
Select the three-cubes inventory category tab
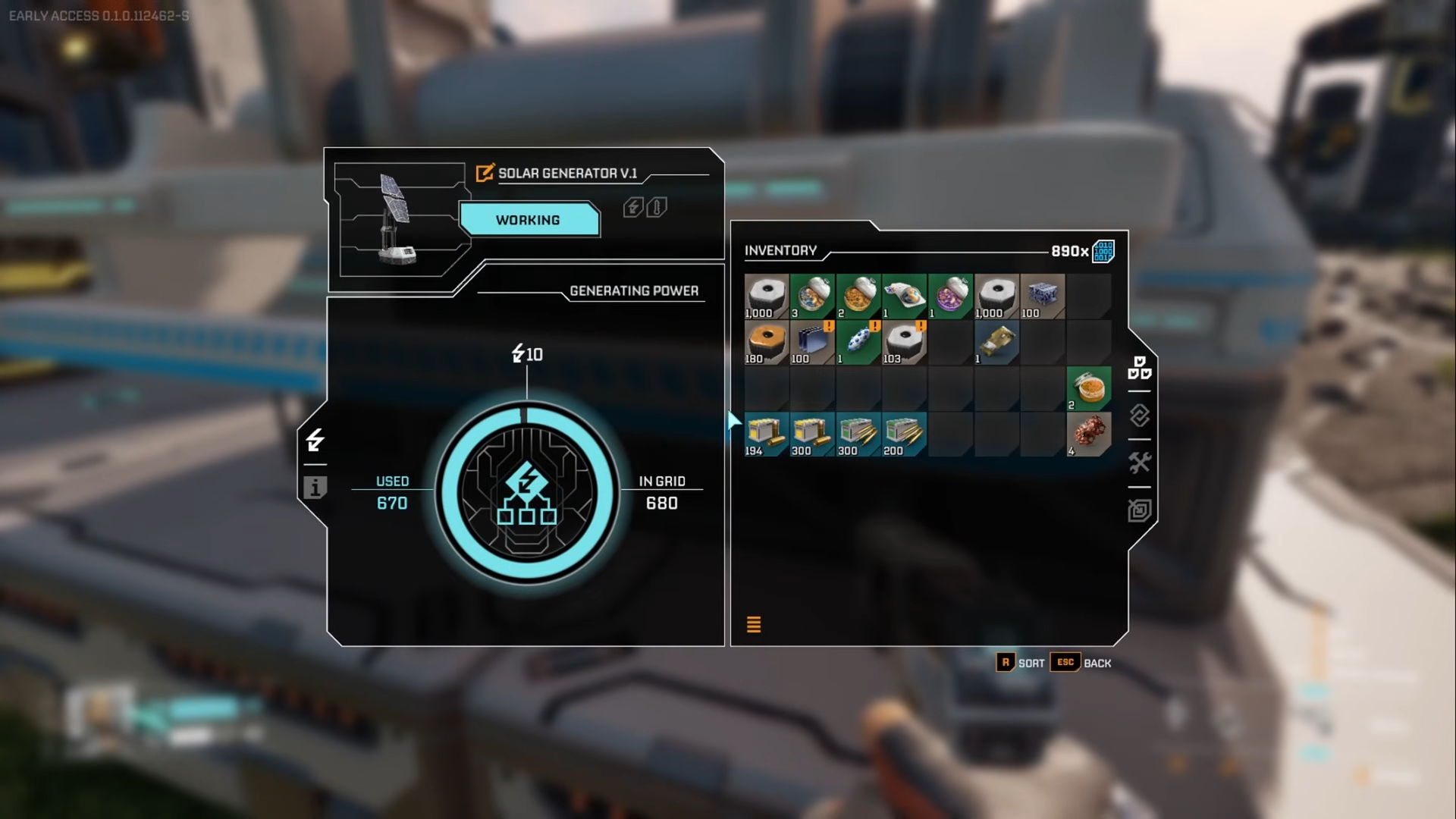[1139, 368]
